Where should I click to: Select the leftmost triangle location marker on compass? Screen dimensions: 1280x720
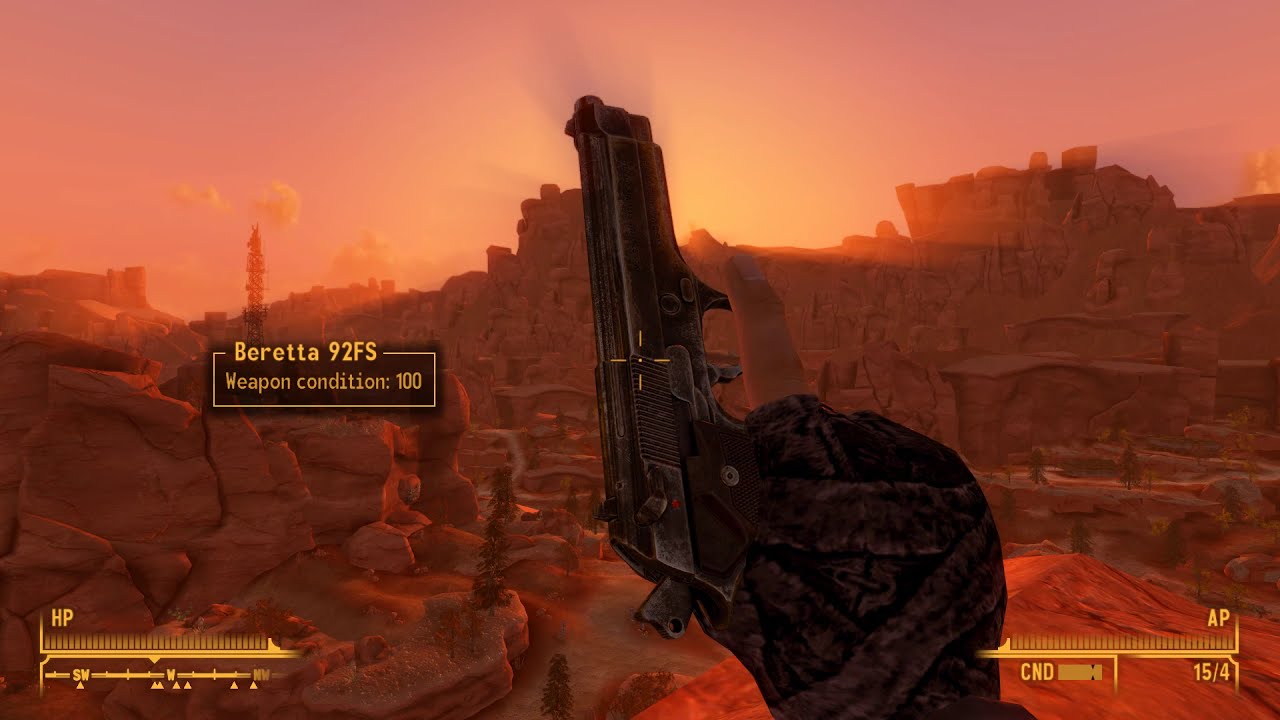click(81, 686)
